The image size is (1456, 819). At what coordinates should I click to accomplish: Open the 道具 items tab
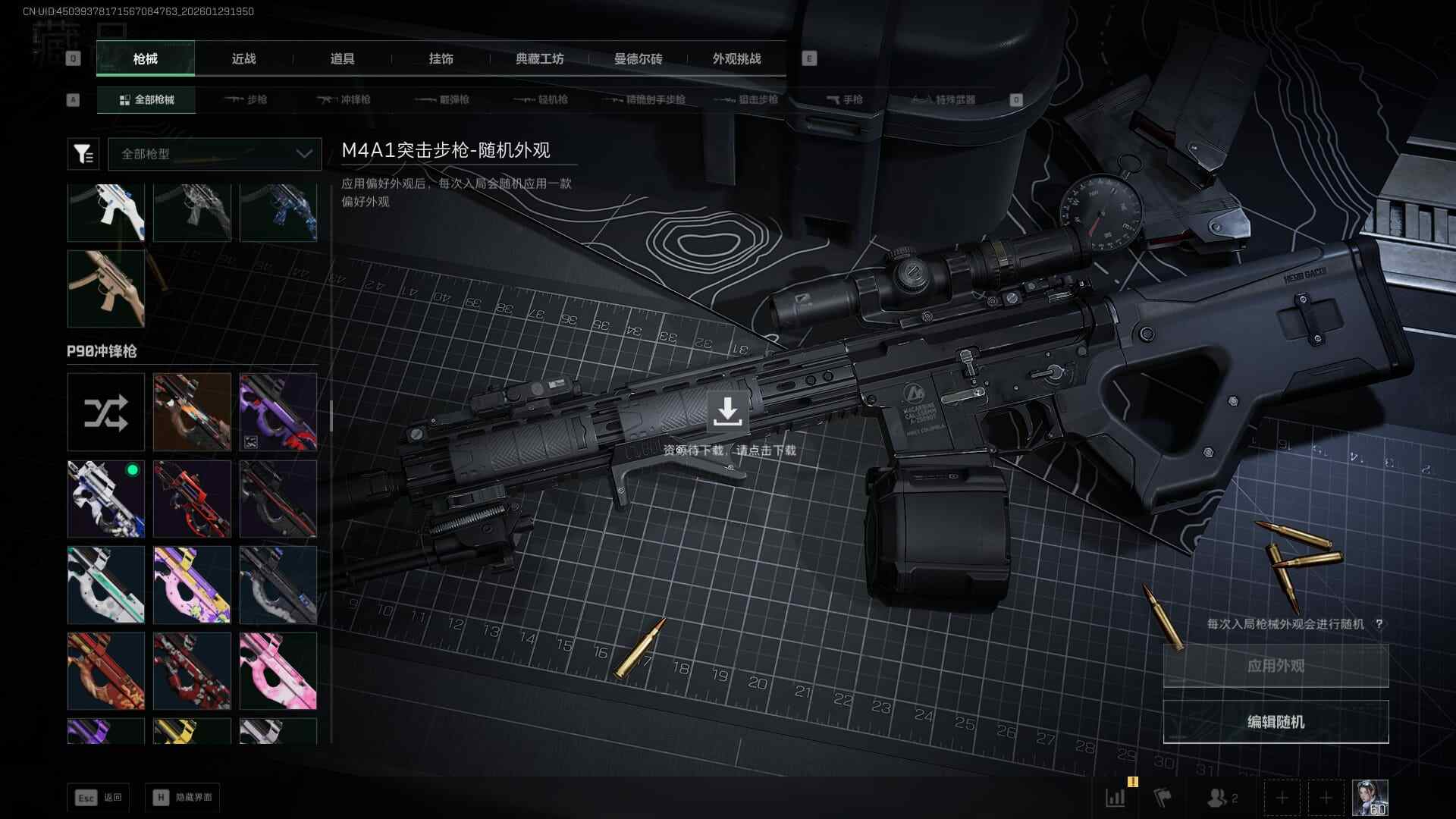[342, 59]
